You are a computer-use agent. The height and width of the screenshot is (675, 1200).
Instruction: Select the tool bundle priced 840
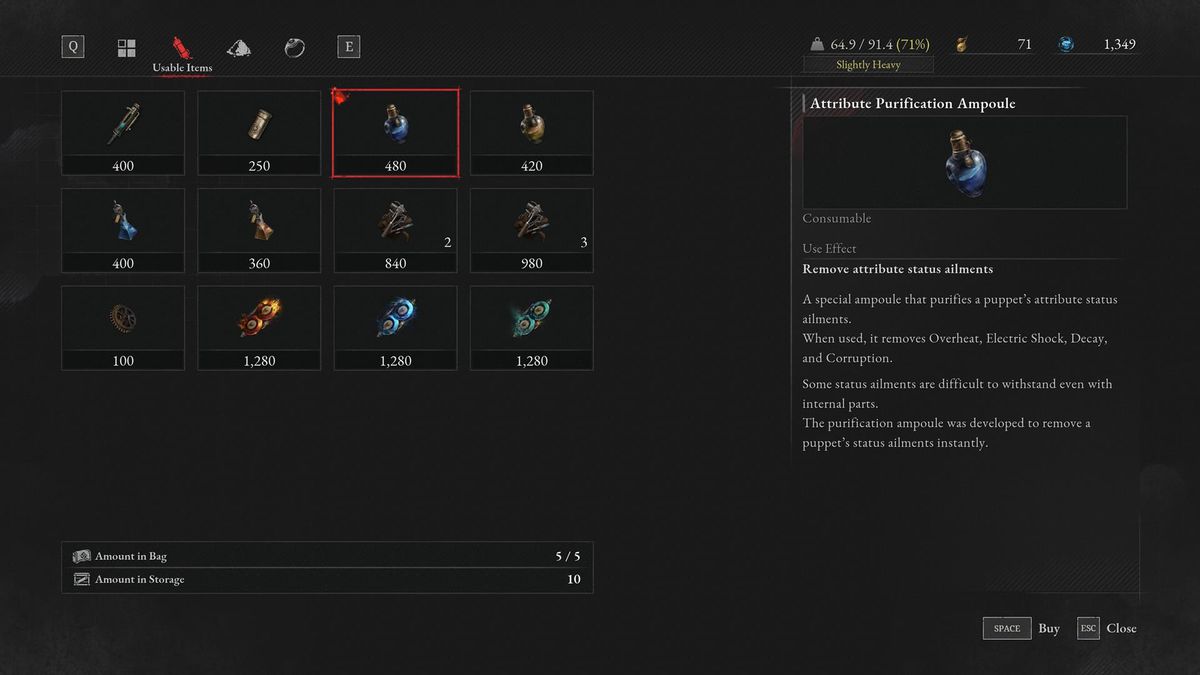(x=395, y=230)
